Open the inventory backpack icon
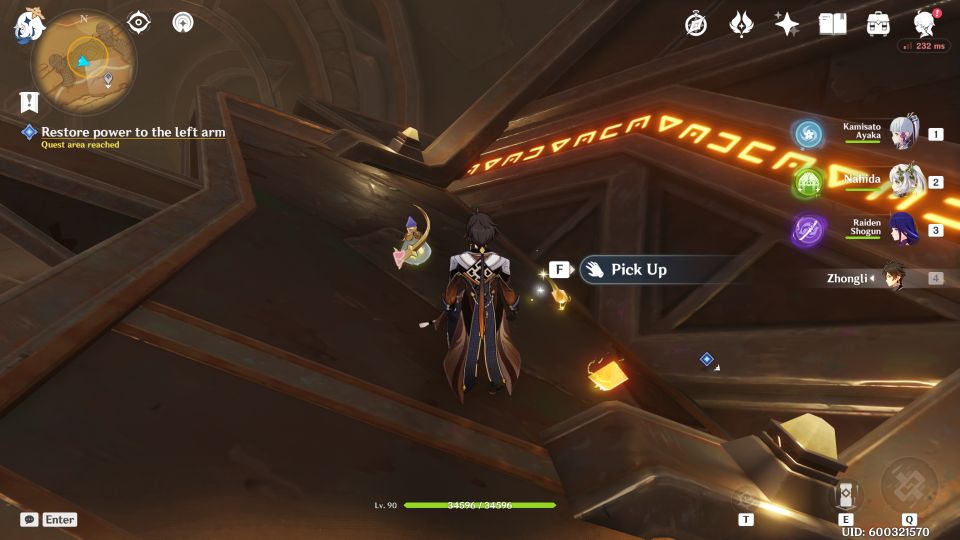 [879, 24]
